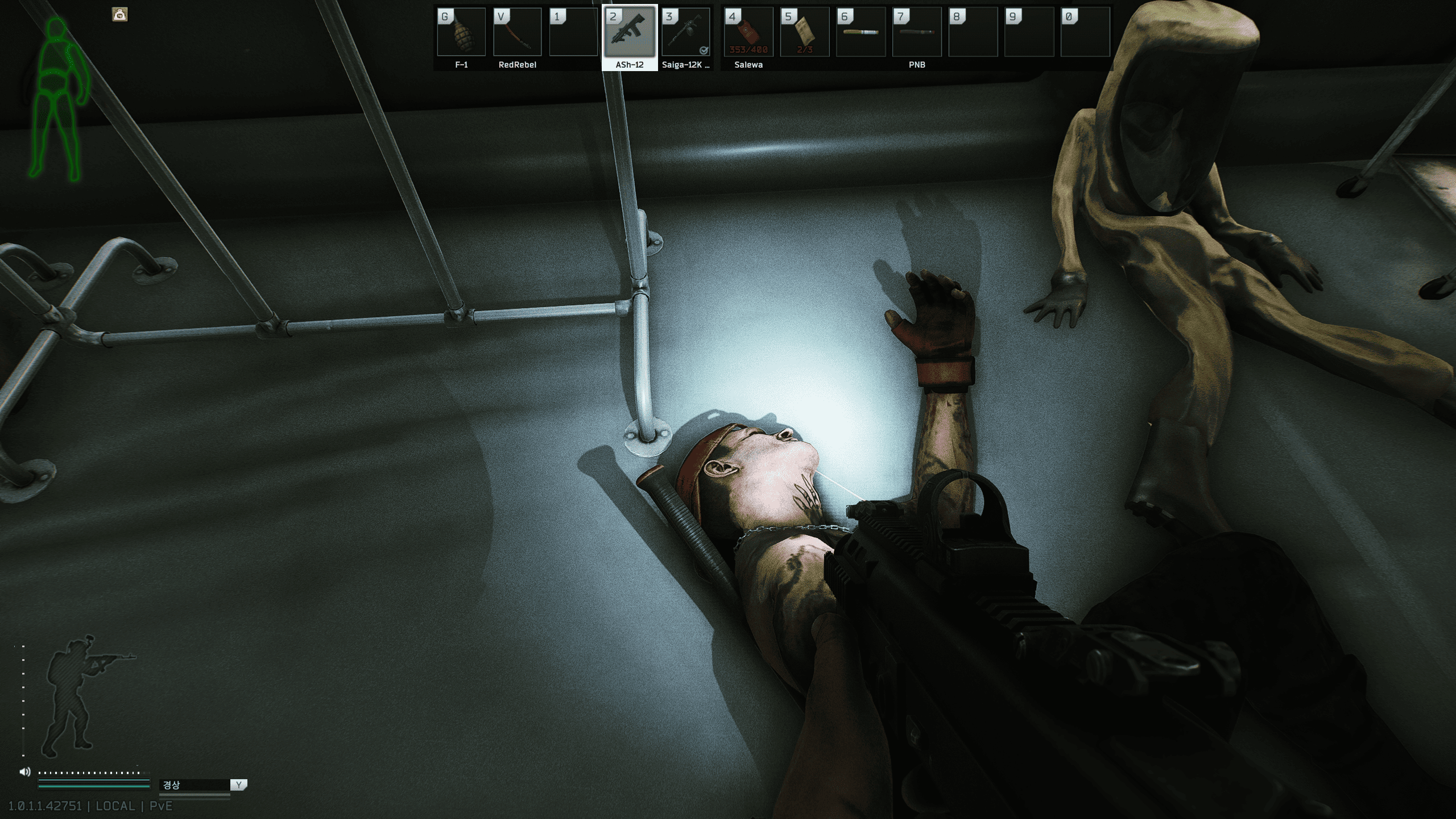This screenshot has width=1456, height=819.
Task: Select the F-1 grenade slot
Action: click(461, 33)
